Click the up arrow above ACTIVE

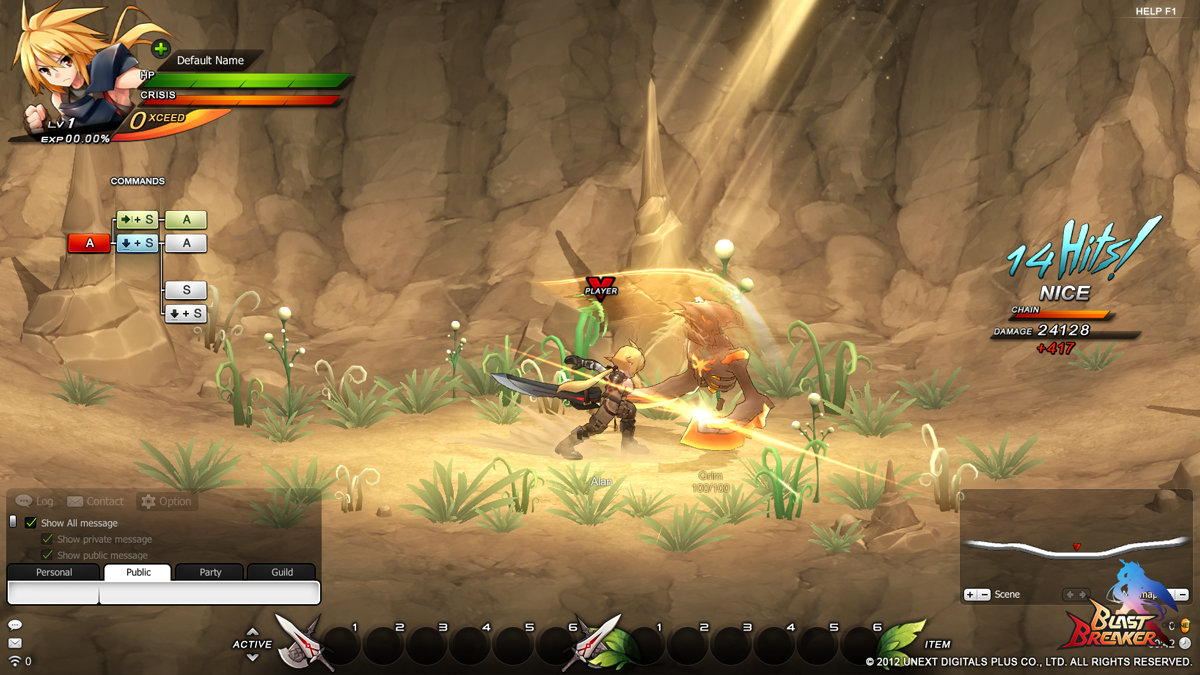point(252,632)
